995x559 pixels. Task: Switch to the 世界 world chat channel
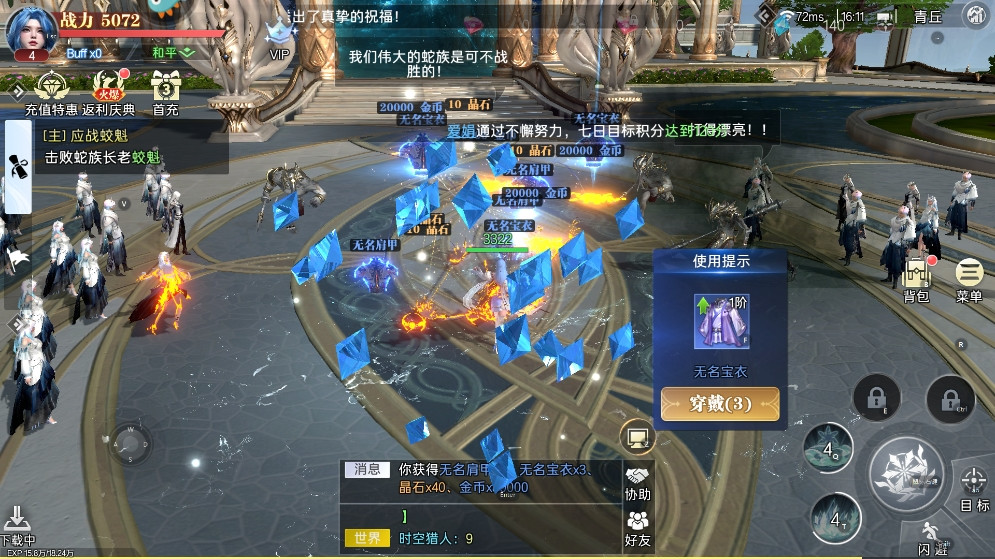click(x=365, y=538)
